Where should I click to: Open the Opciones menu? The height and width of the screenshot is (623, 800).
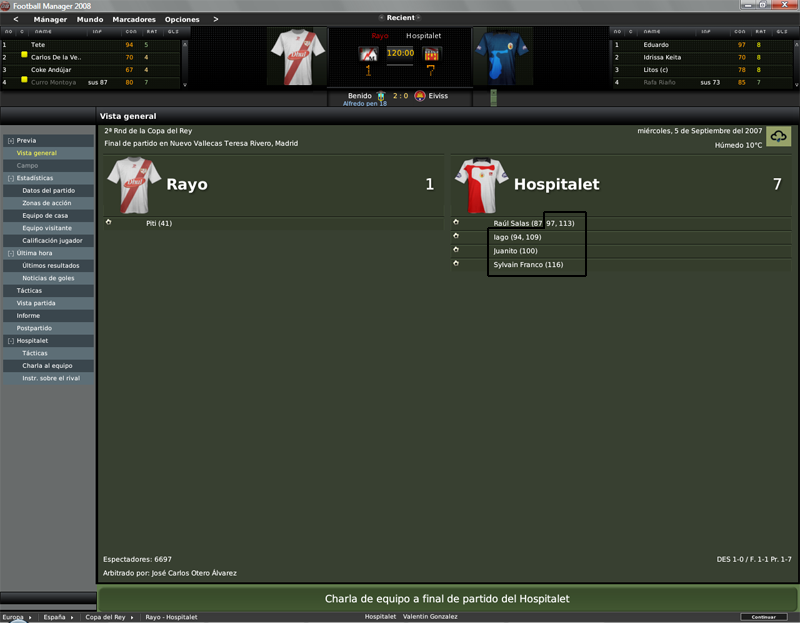(182, 19)
